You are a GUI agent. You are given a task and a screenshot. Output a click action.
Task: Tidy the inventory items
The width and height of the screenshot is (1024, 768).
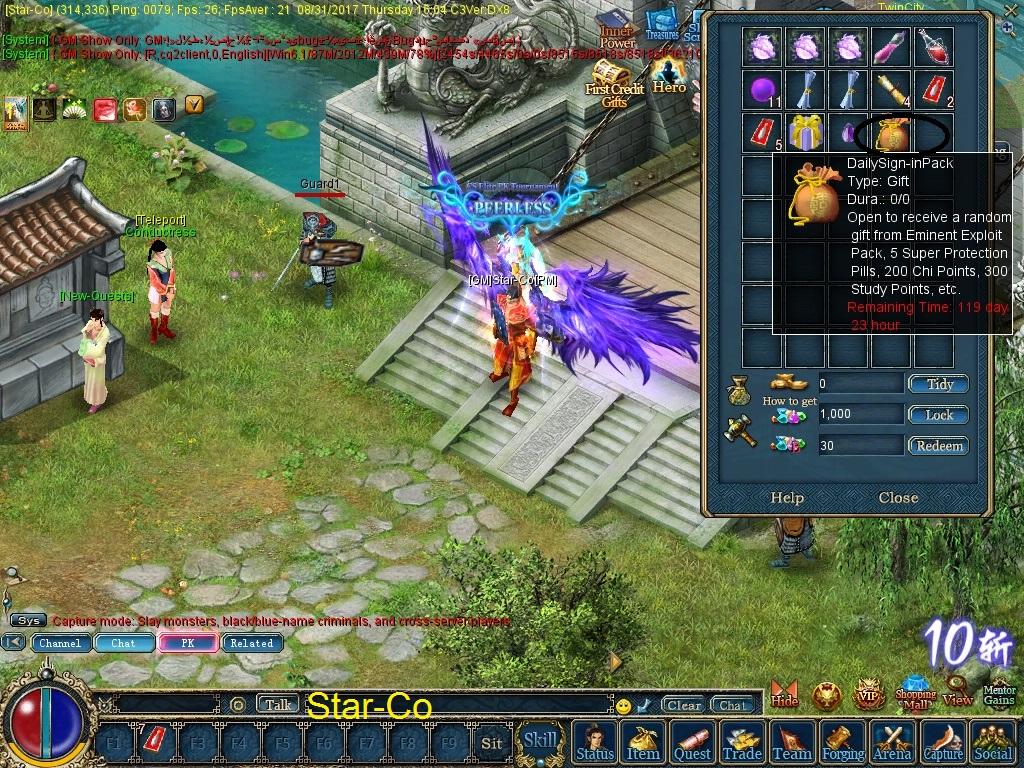tap(938, 384)
